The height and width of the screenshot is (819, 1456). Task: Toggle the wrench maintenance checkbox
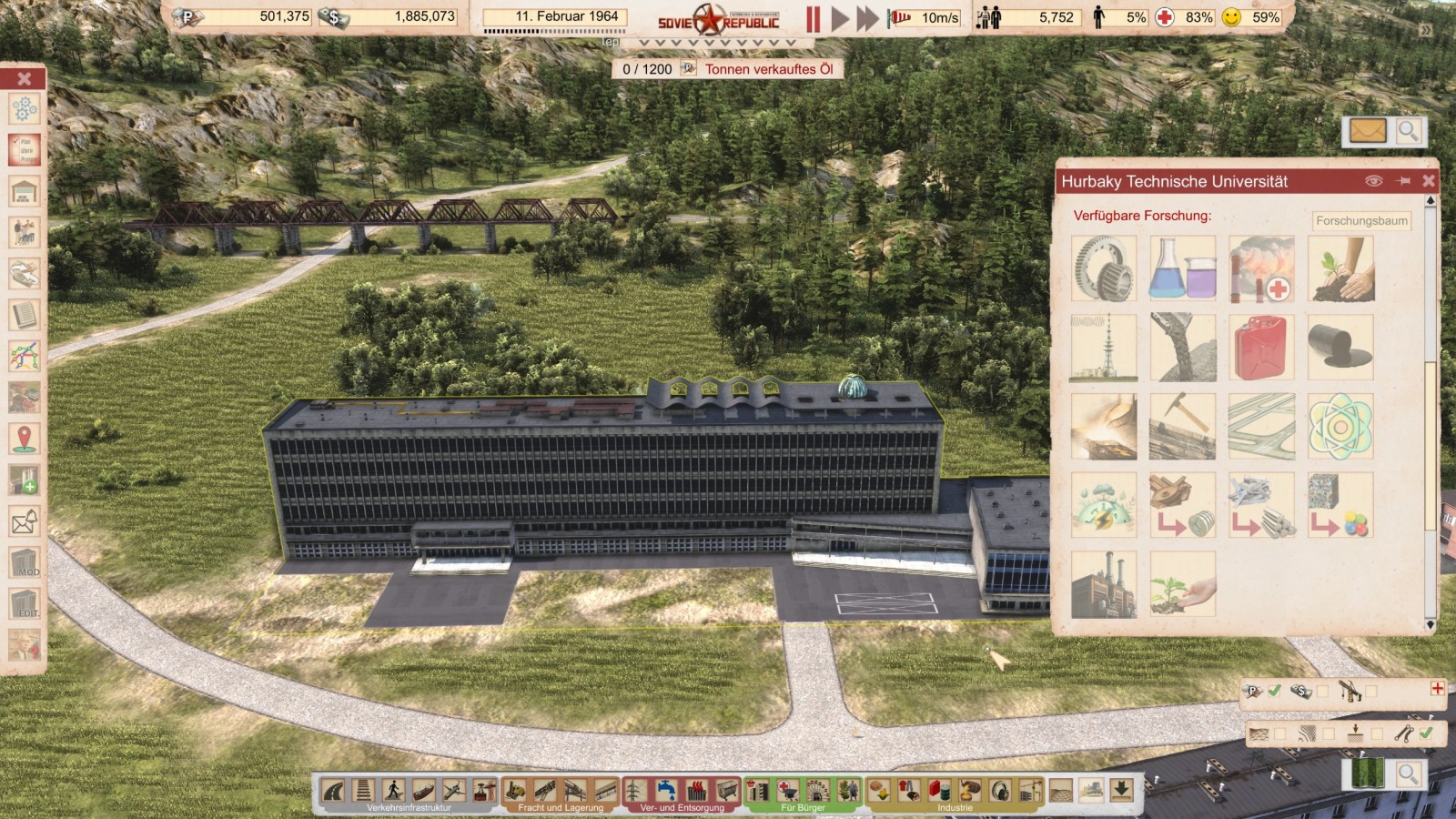pyautogui.click(x=1426, y=733)
